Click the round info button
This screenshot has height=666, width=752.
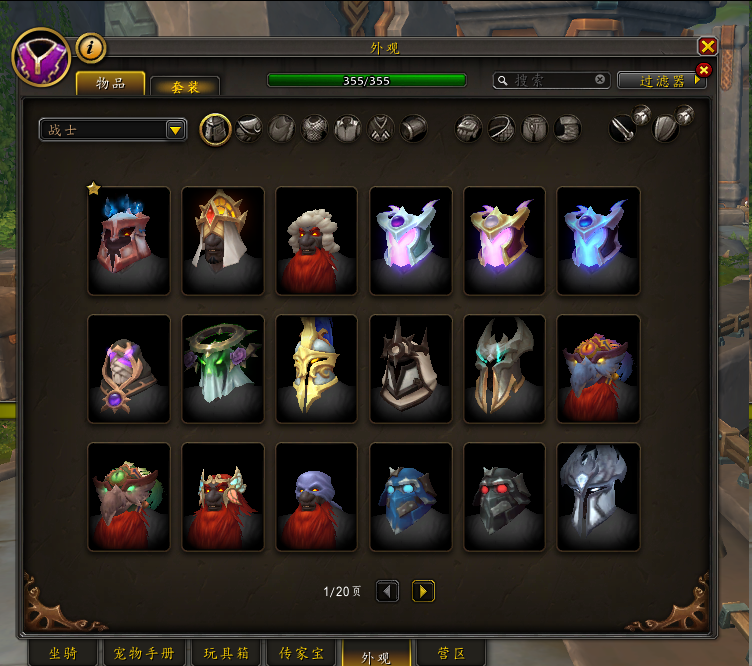click(x=91, y=47)
